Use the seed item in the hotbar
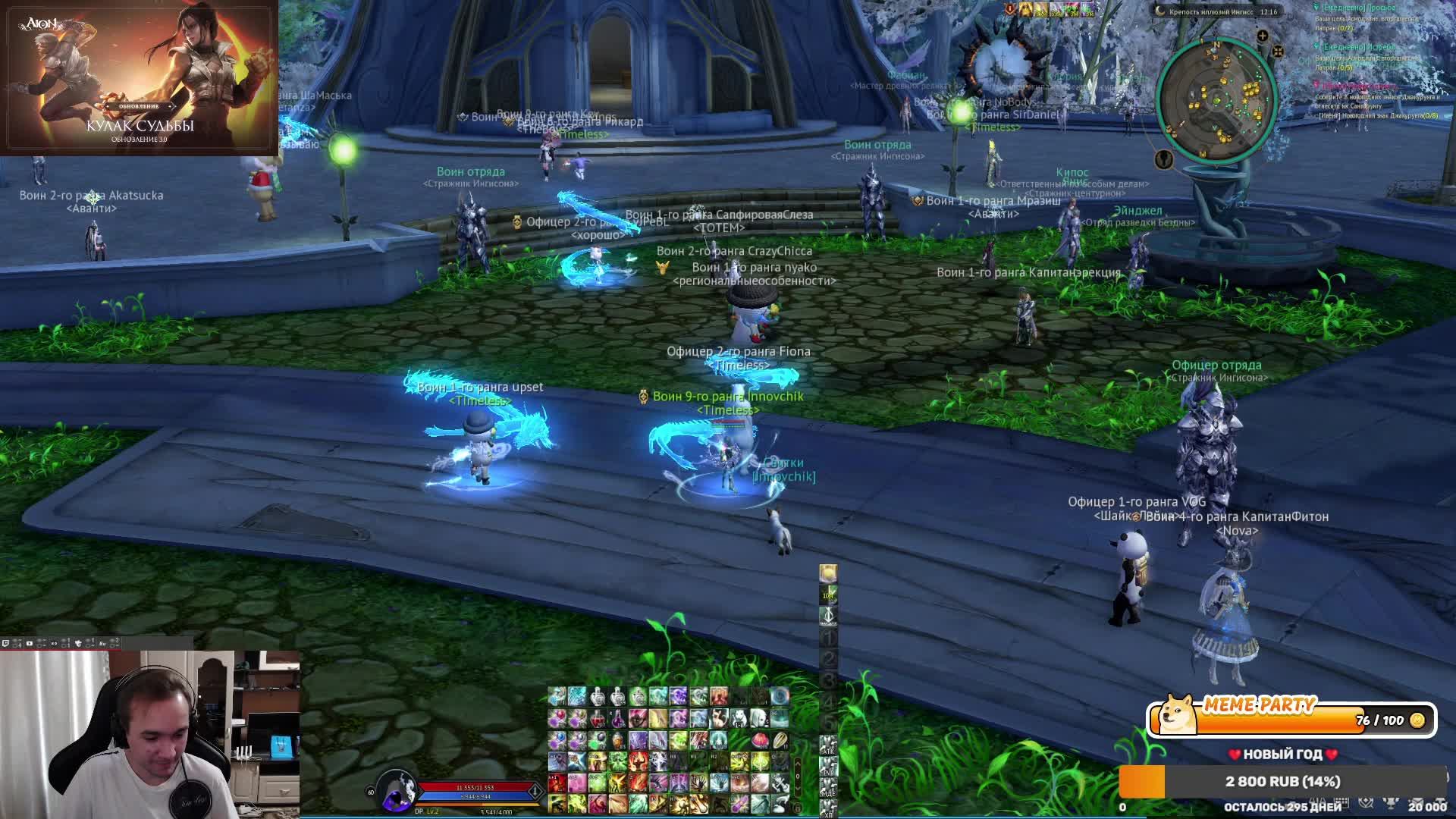Viewport: 1456px width, 819px height. point(780,740)
